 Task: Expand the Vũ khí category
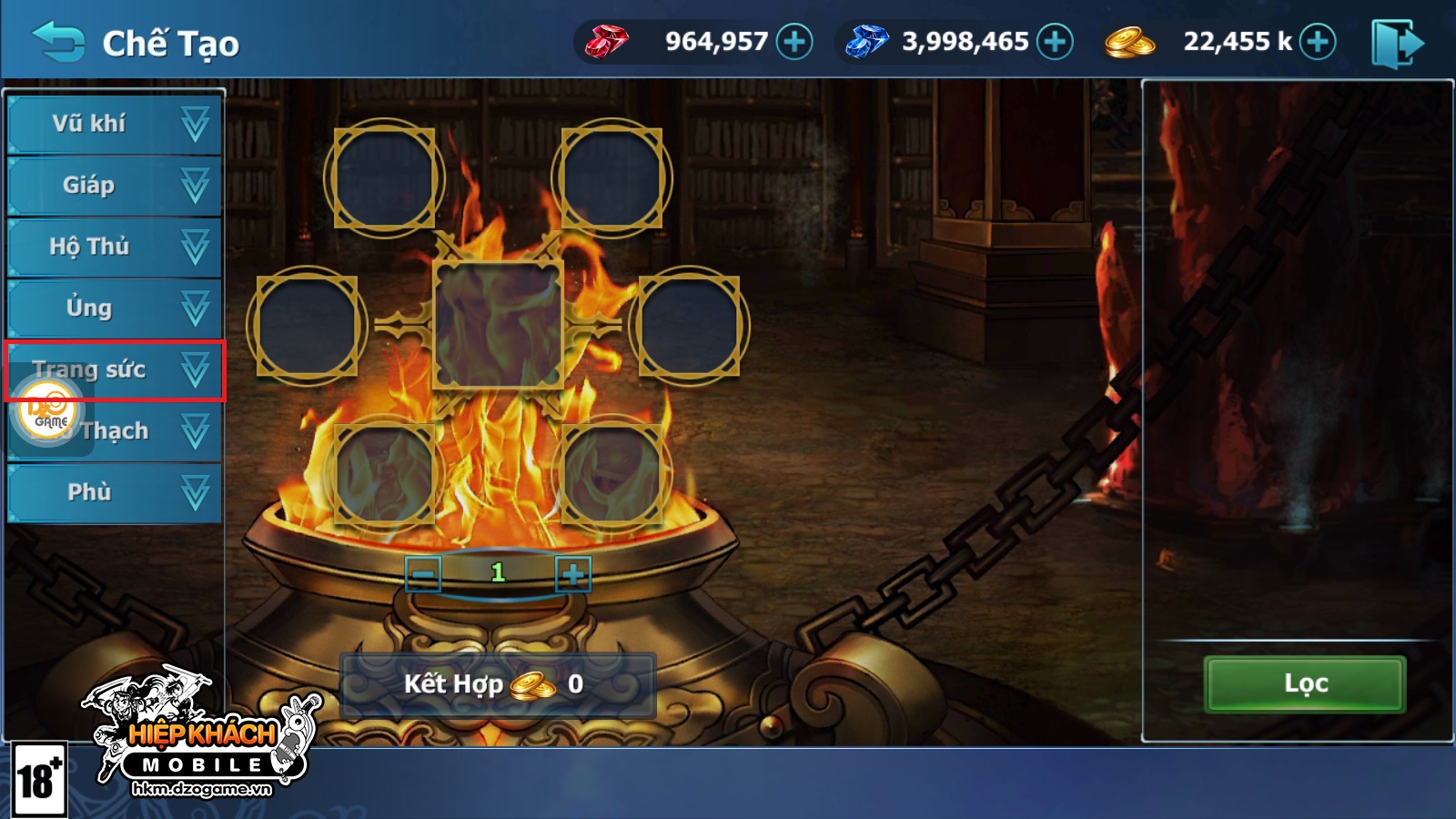pyautogui.click(x=115, y=124)
